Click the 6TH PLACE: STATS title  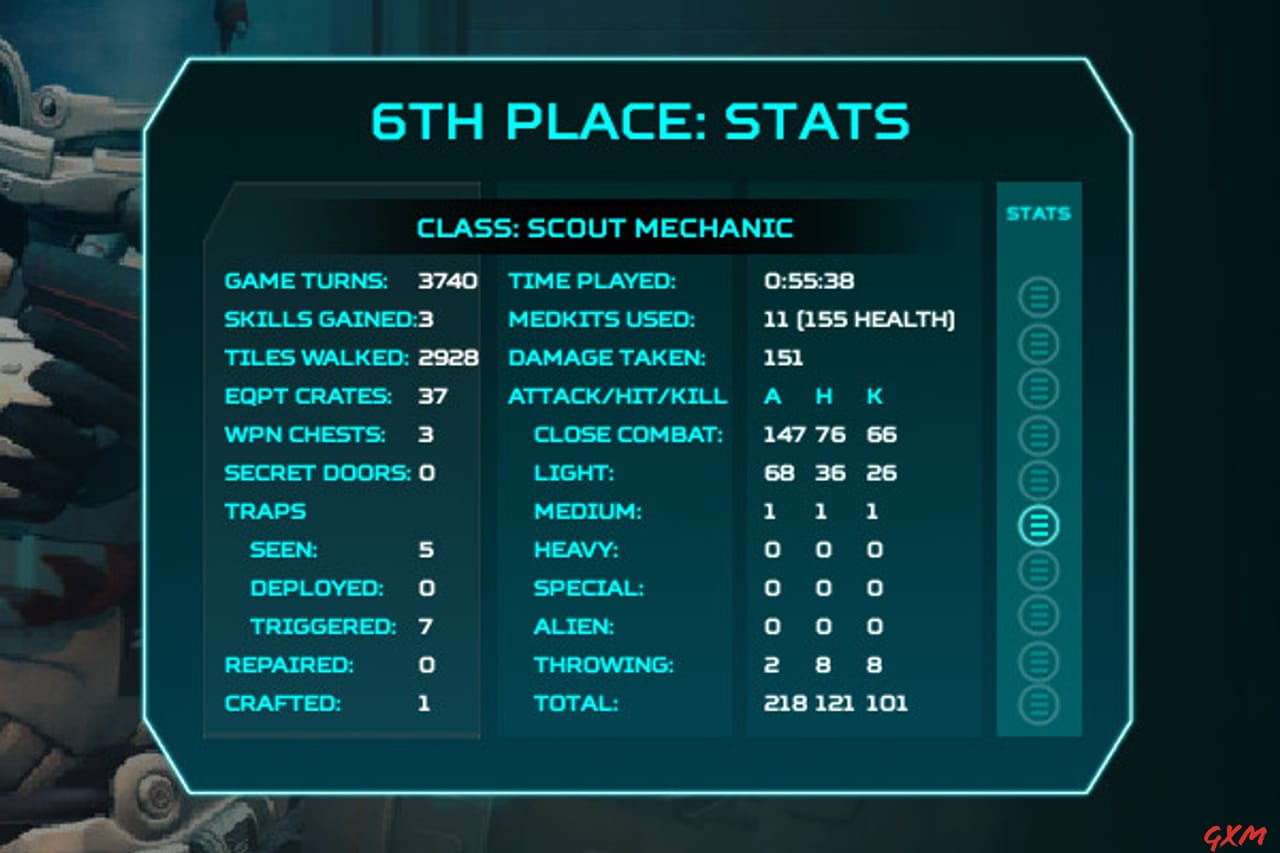pyautogui.click(x=640, y=121)
